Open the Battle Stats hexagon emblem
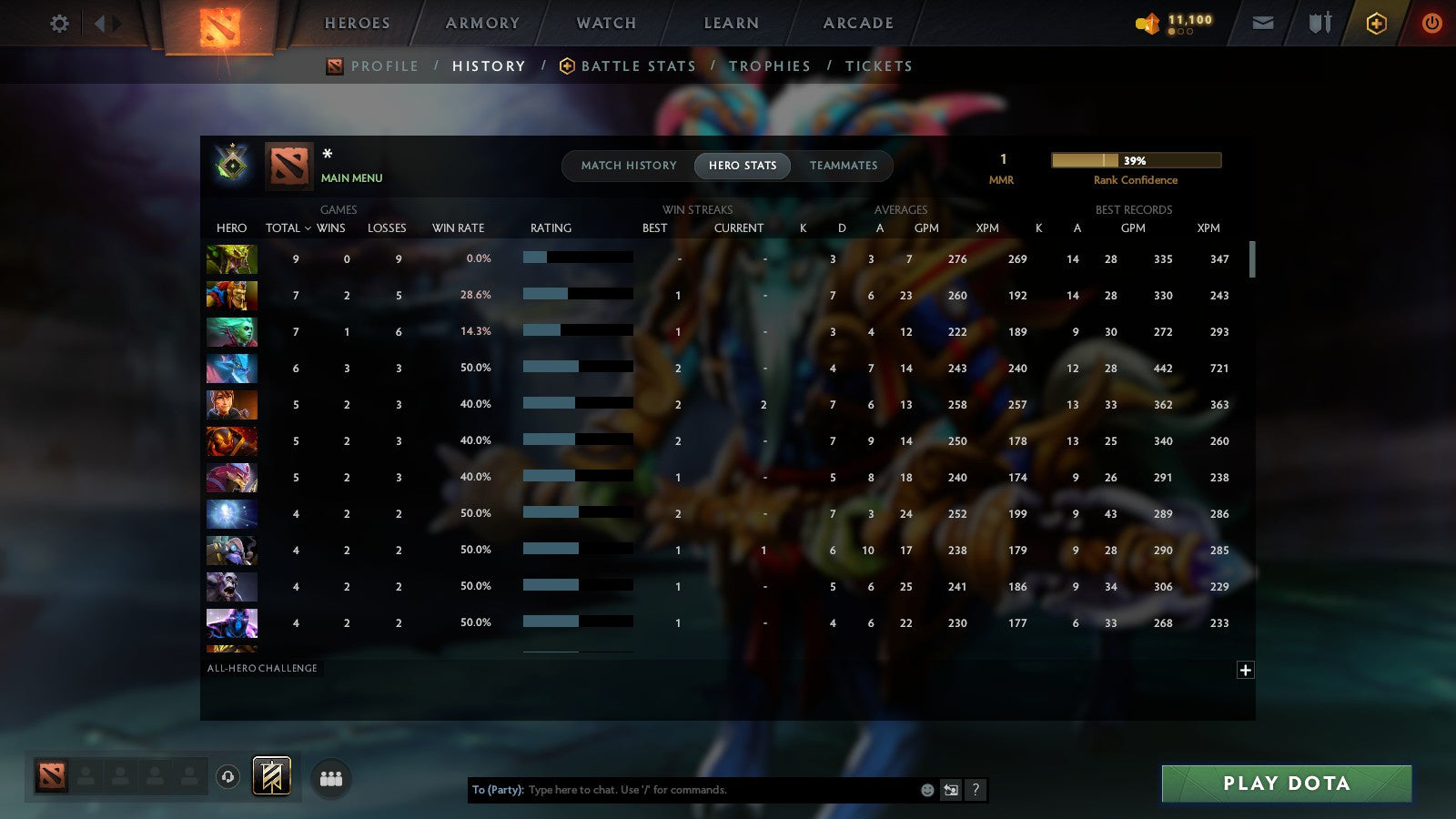This screenshot has height=819, width=1456. 566,66
